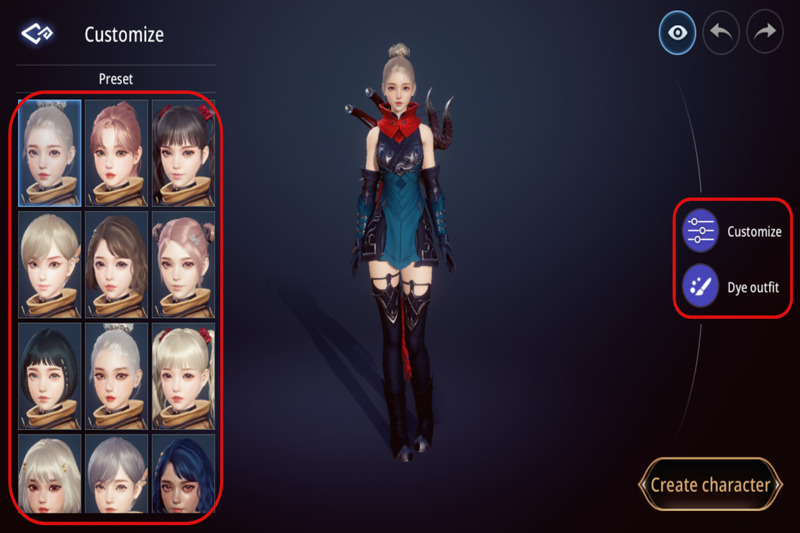The width and height of the screenshot is (800, 533).
Task: Open the Dye outfit menu
Action: click(700, 287)
